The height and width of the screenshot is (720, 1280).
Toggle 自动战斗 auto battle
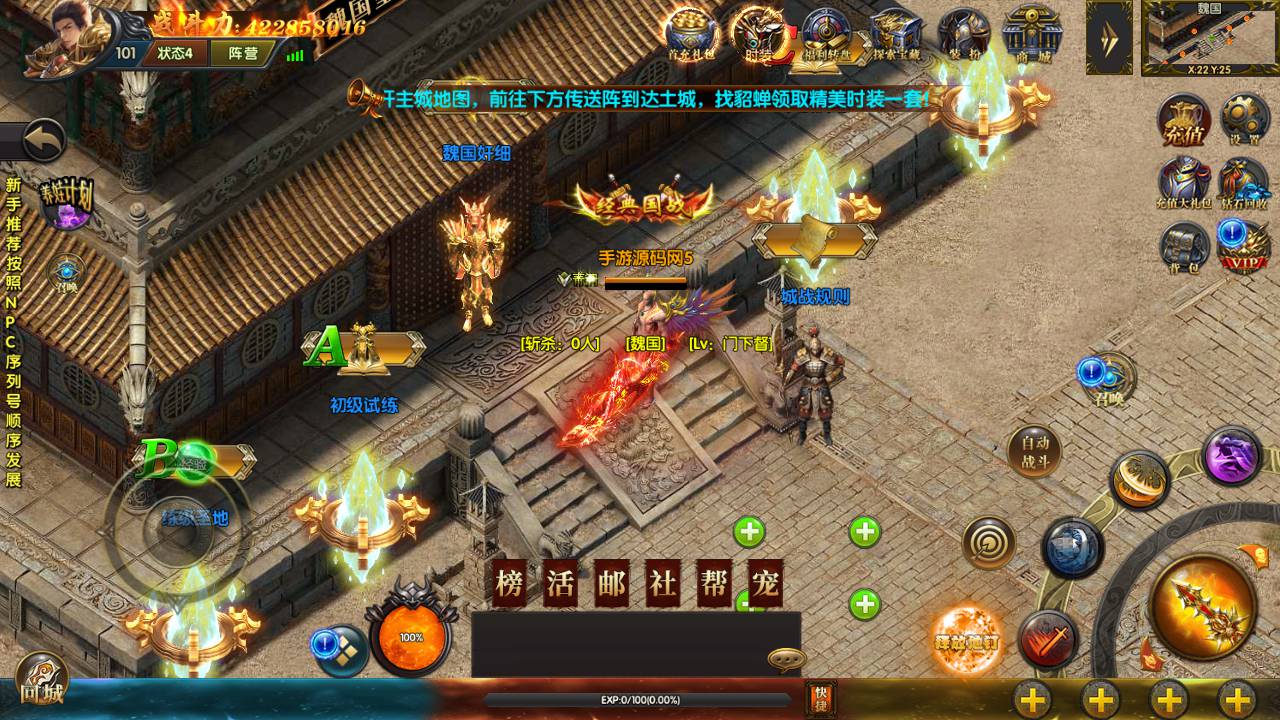tap(1033, 452)
